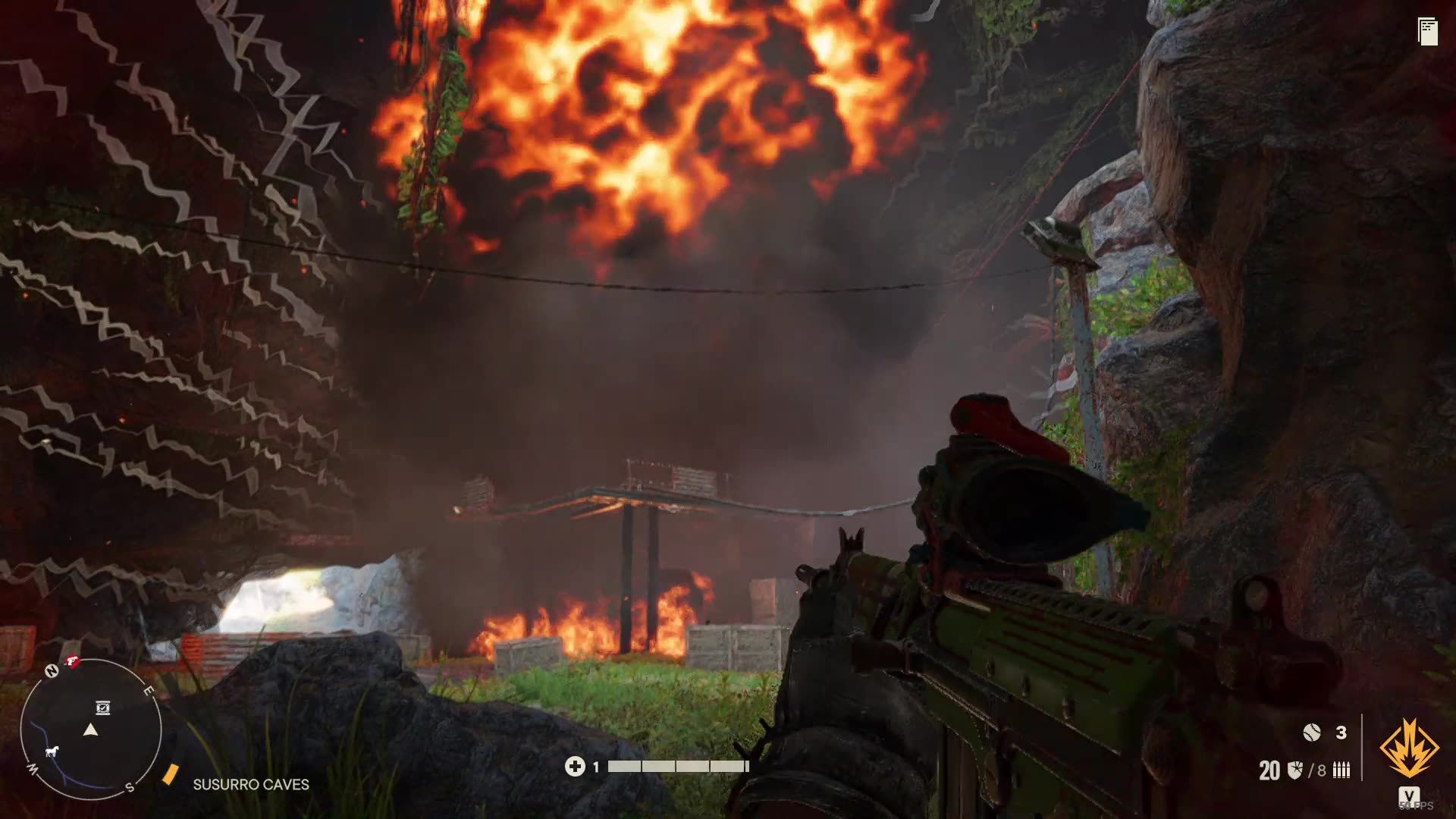Image resolution: width=1456 pixels, height=819 pixels.
Task: Select the Supremo explosive ability icon
Action: [1409, 748]
